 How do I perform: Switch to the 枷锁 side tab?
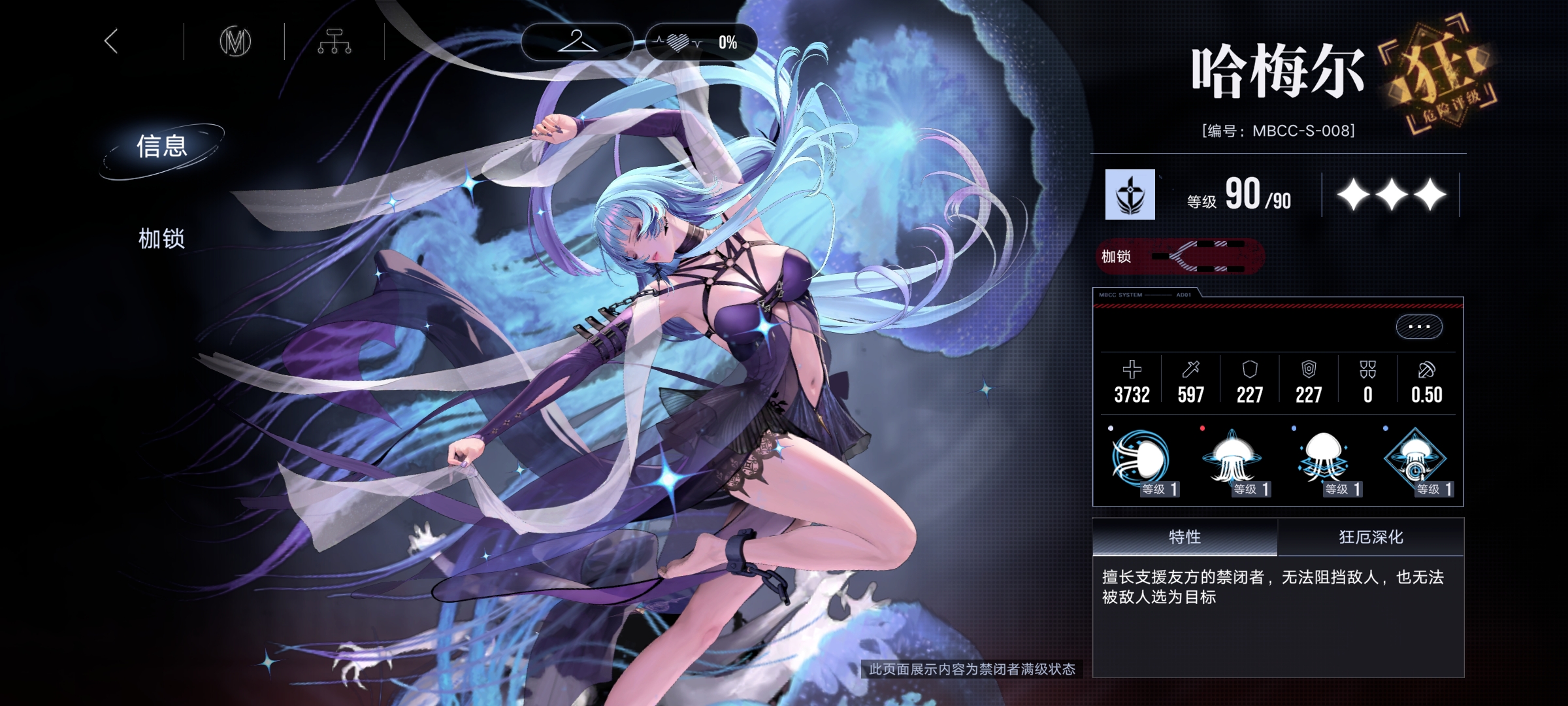click(161, 239)
